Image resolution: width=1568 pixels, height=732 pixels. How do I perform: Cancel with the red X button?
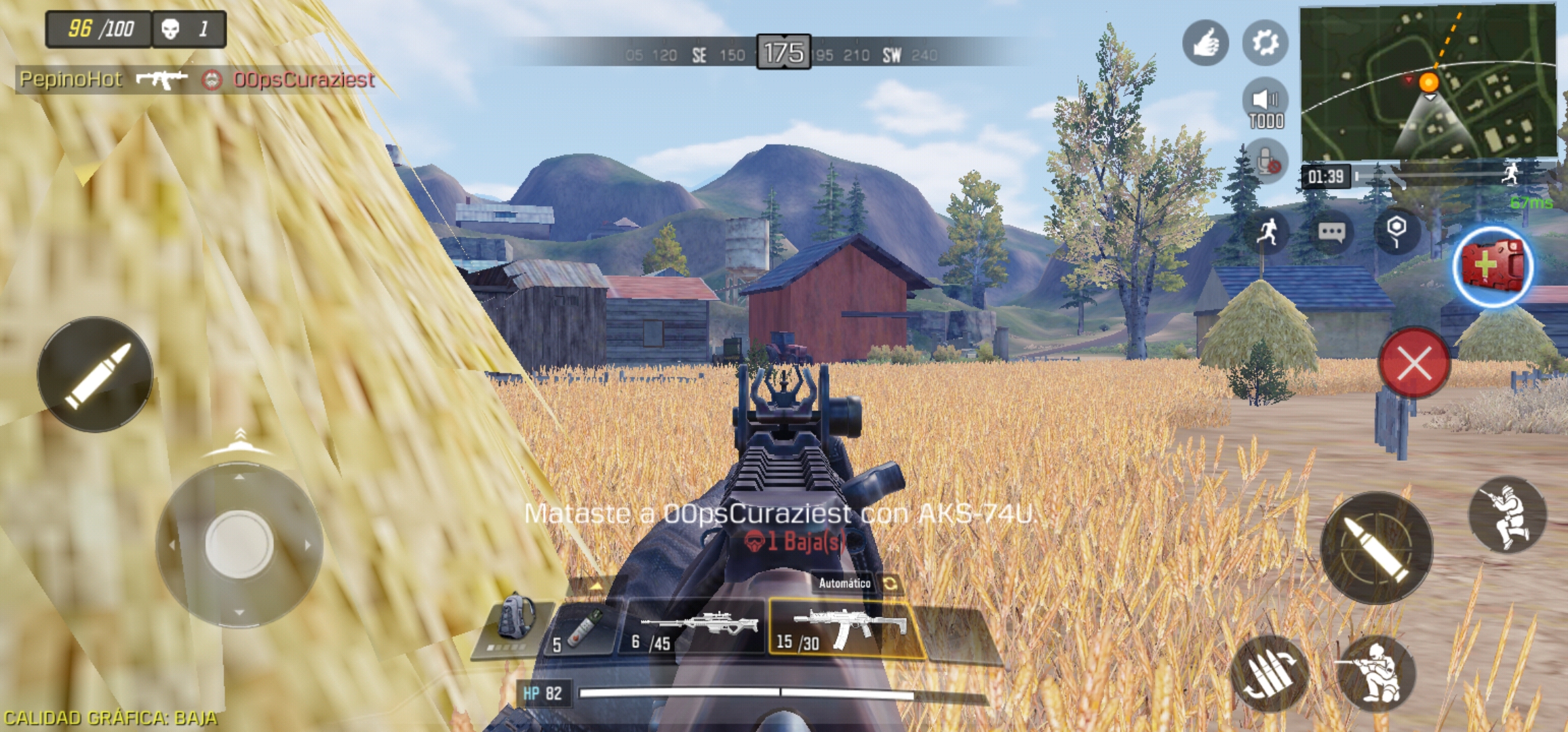click(1414, 363)
